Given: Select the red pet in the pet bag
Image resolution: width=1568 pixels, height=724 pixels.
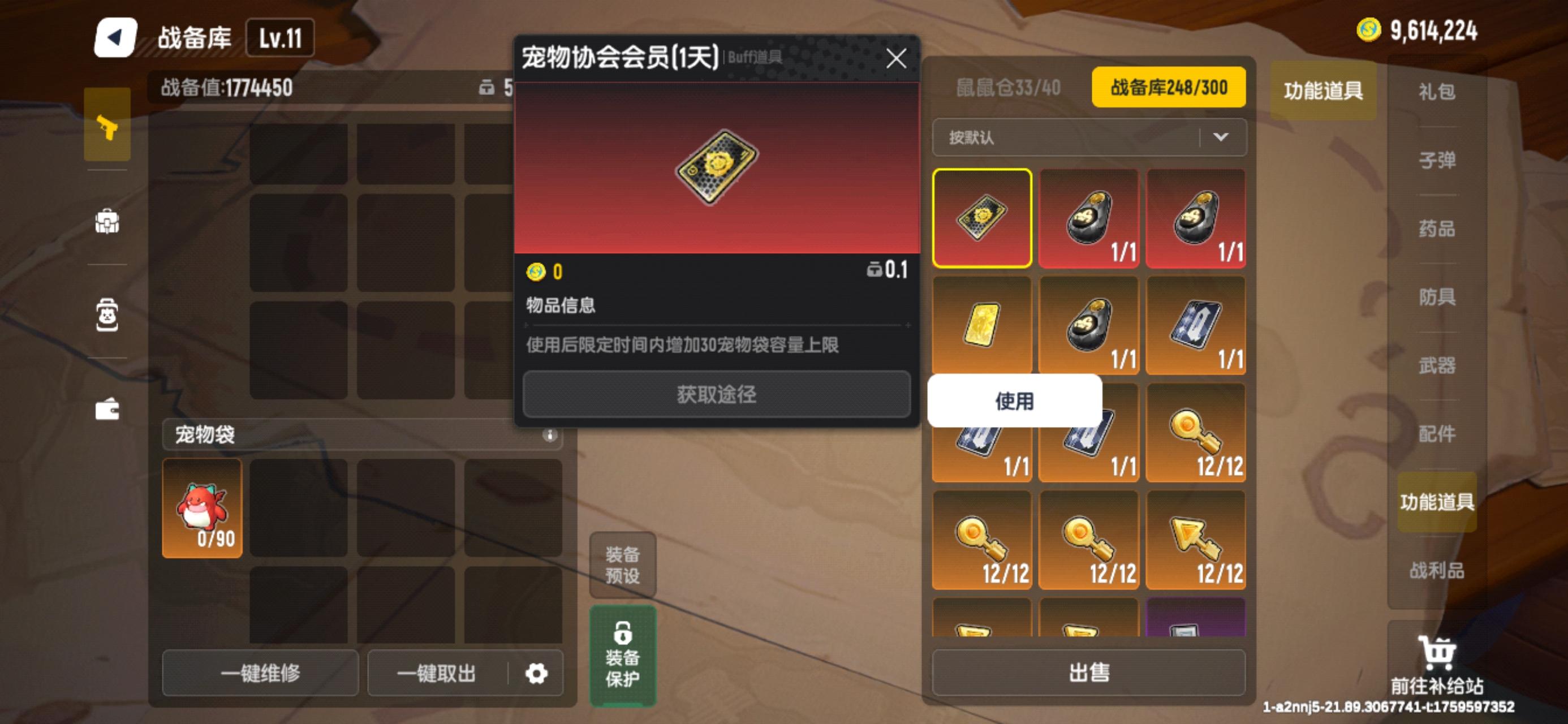Looking at the screenshot, I should [x=202, y=507].
